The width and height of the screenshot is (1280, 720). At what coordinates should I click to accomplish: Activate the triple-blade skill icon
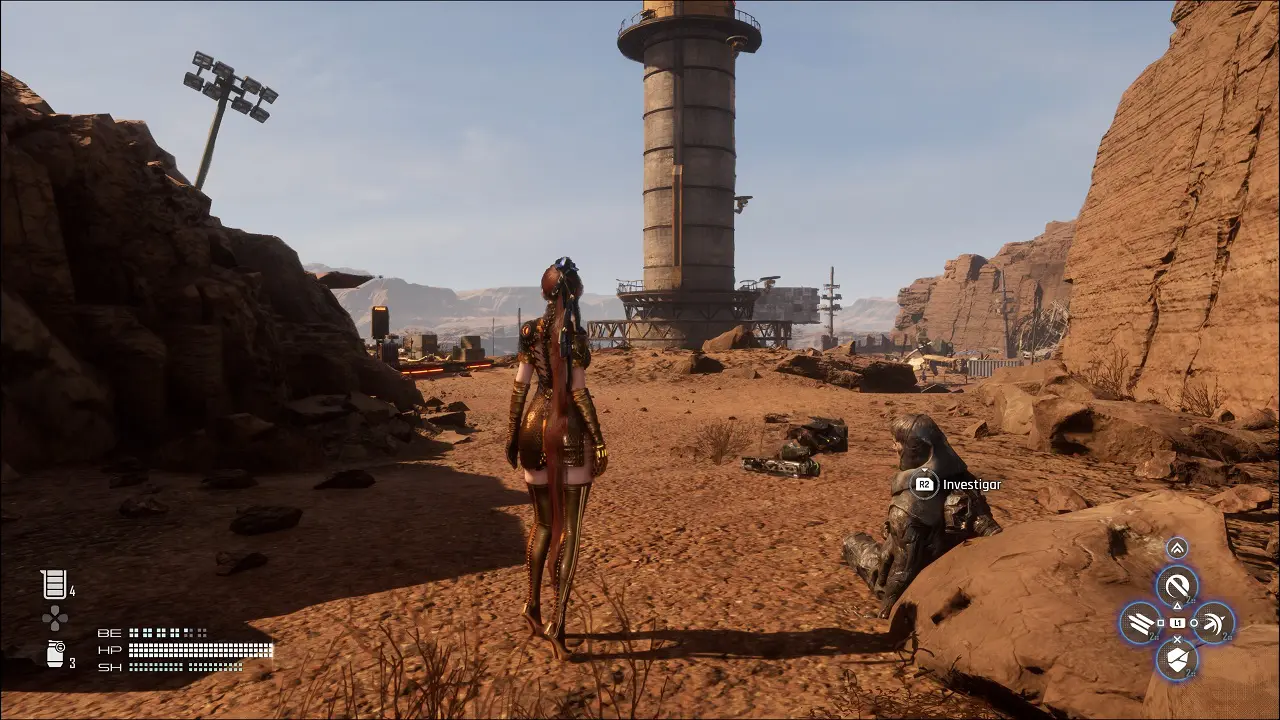click(1140, 623)
